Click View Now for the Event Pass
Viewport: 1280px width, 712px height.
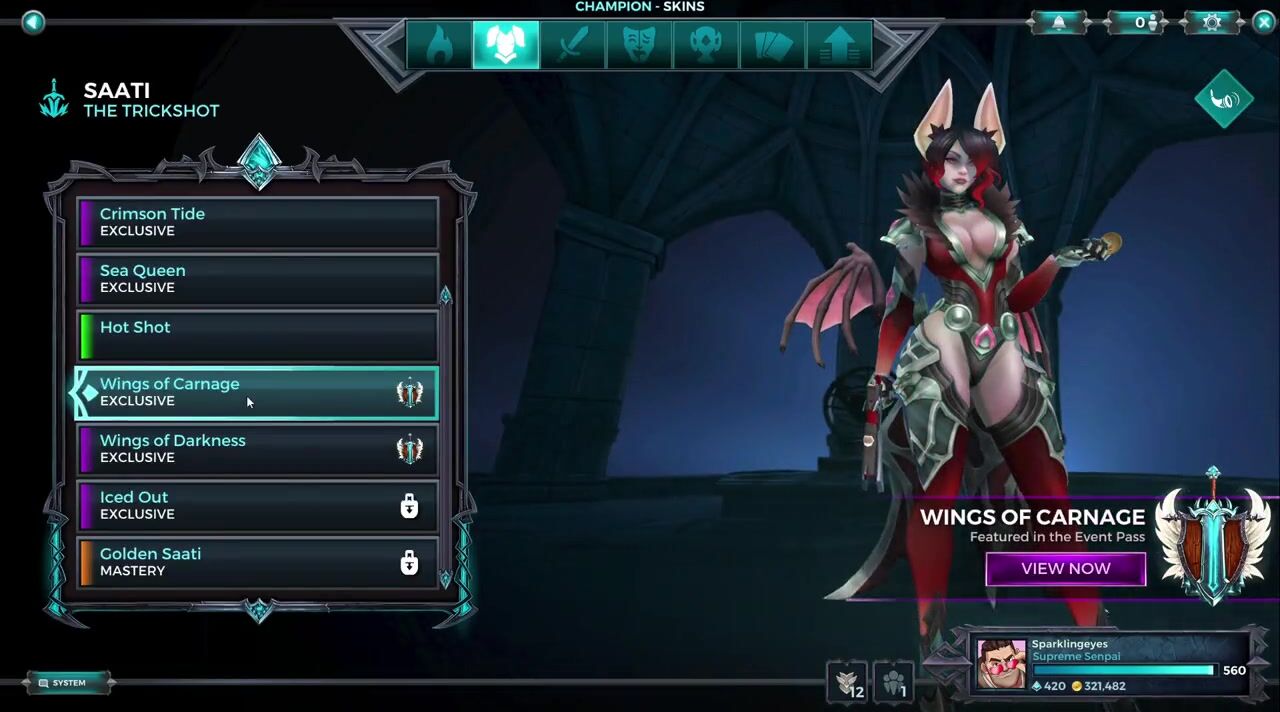(x=1065, y=569)
